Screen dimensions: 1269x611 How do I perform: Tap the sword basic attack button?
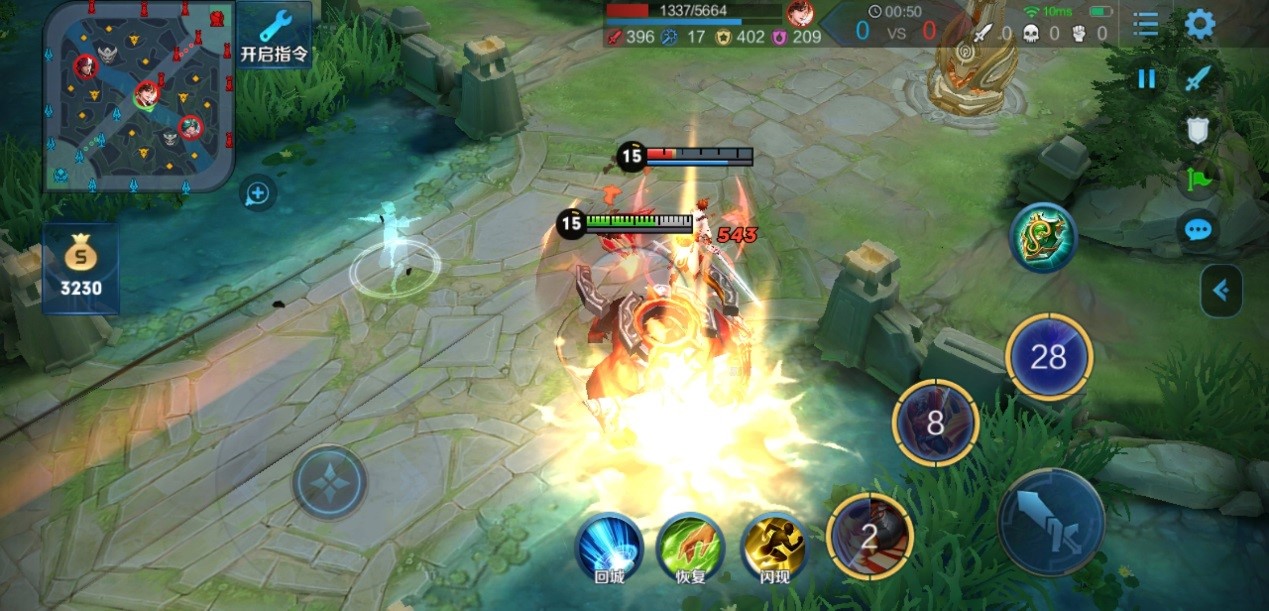[1051, 522]
